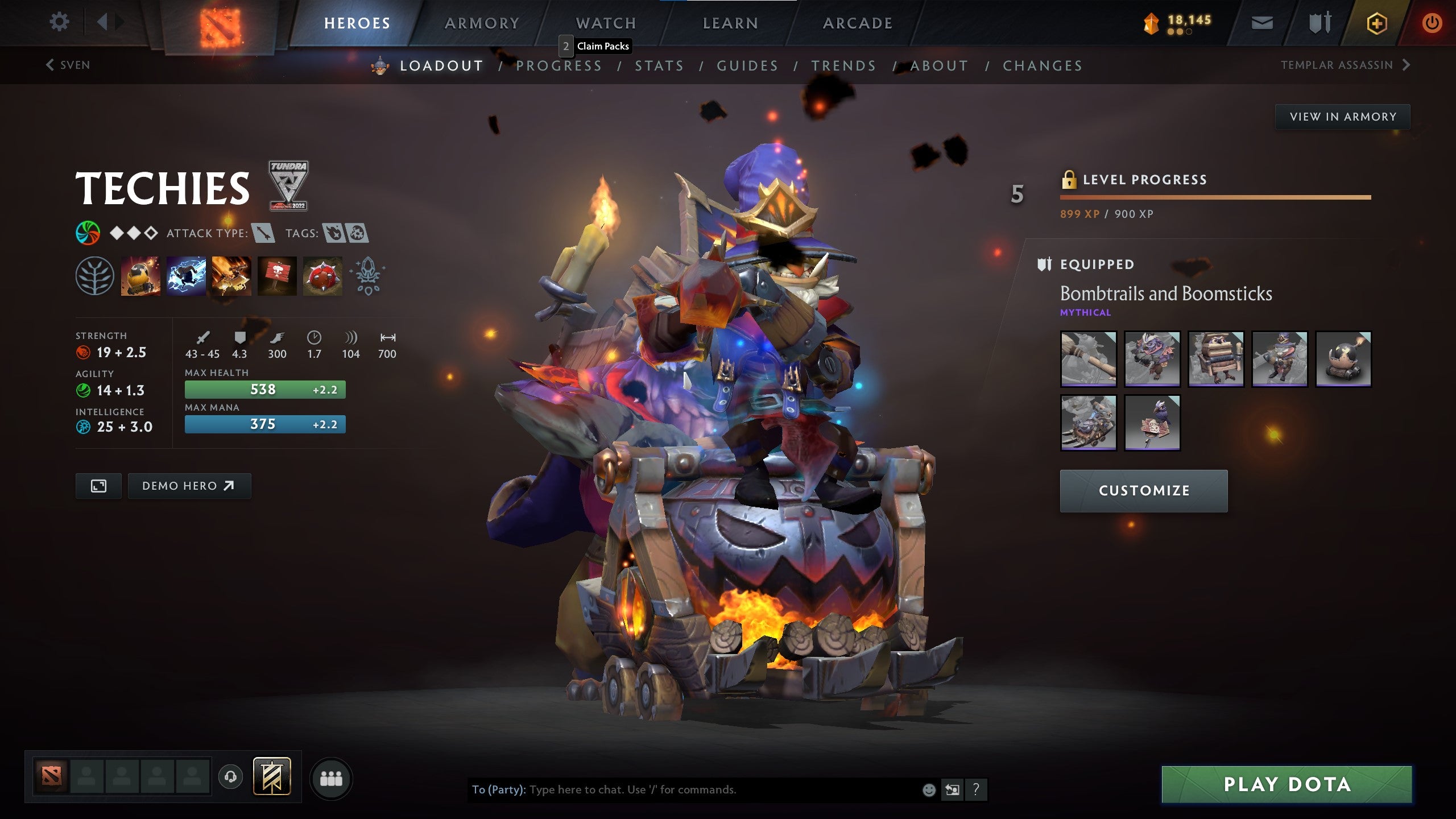Screen dimensions: 1456x819
Task: Open the mail notifications icon
Action: 1263,23
